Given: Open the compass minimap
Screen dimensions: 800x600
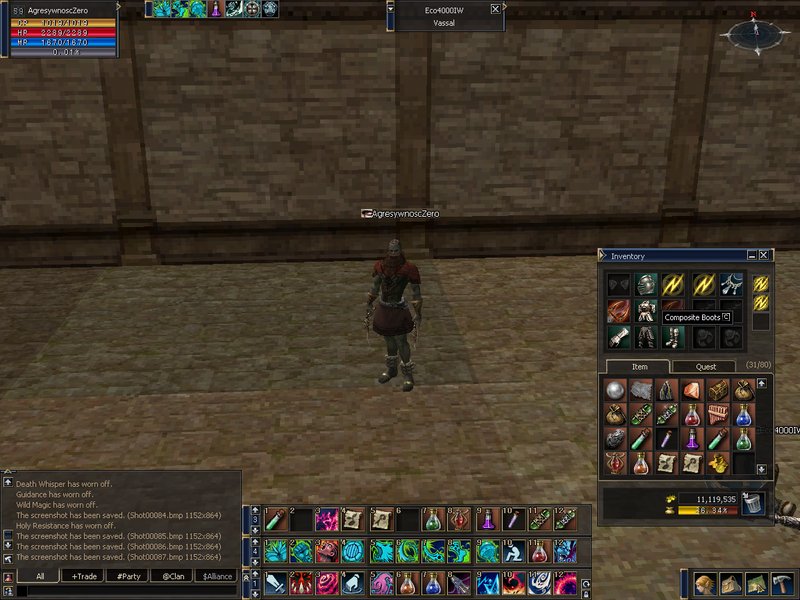Looking at the screenshot, I should [757, 33].
